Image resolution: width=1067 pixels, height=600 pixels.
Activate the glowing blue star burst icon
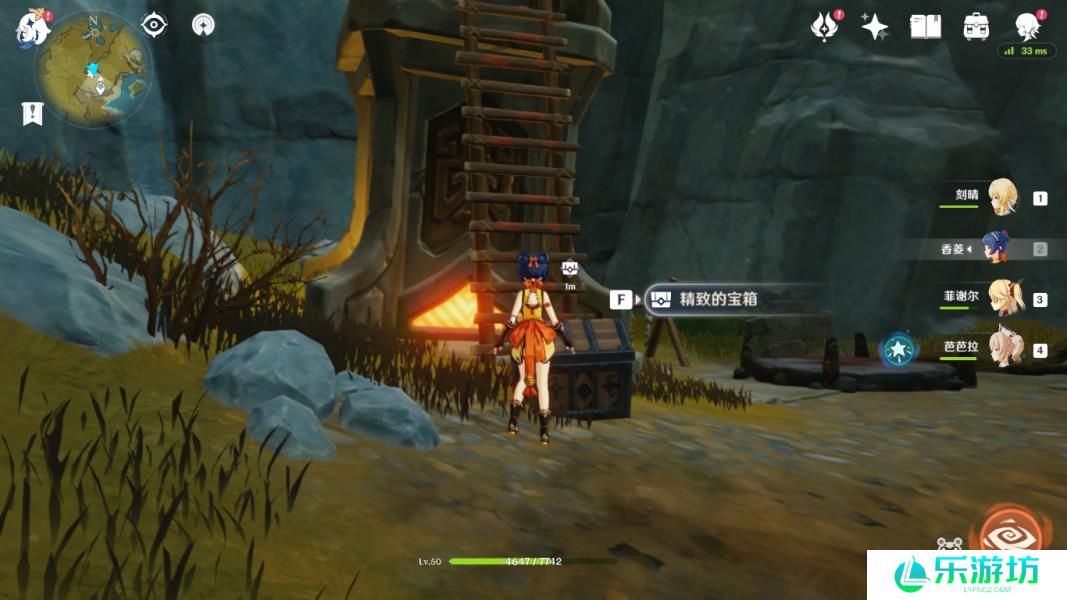[x=898, y=349]
